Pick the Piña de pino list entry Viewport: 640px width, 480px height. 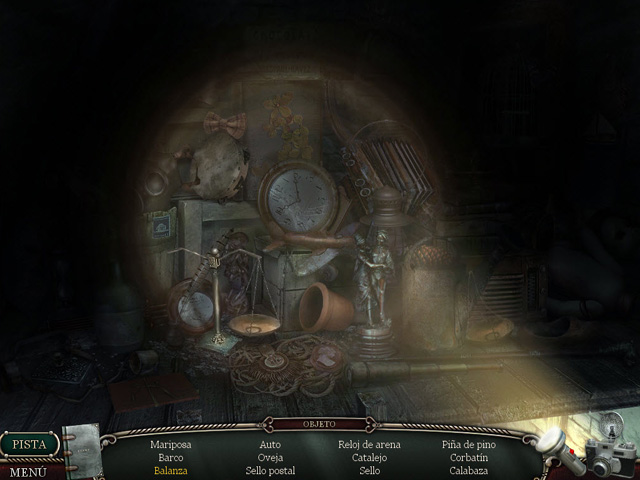click(468, 444)
